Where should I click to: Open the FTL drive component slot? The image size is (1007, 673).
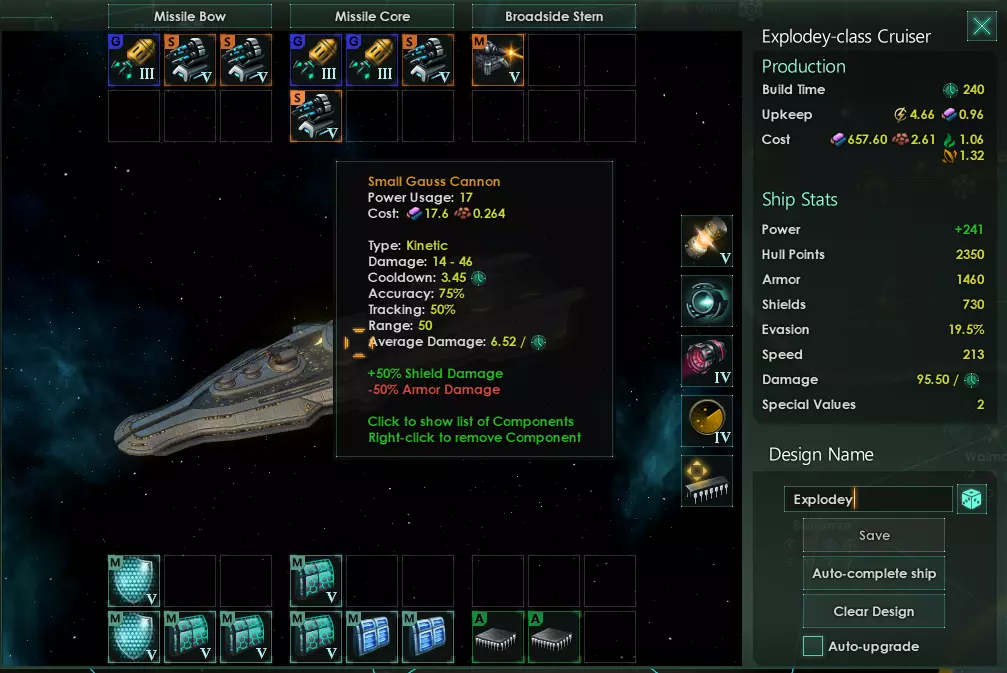pos(707,301)
